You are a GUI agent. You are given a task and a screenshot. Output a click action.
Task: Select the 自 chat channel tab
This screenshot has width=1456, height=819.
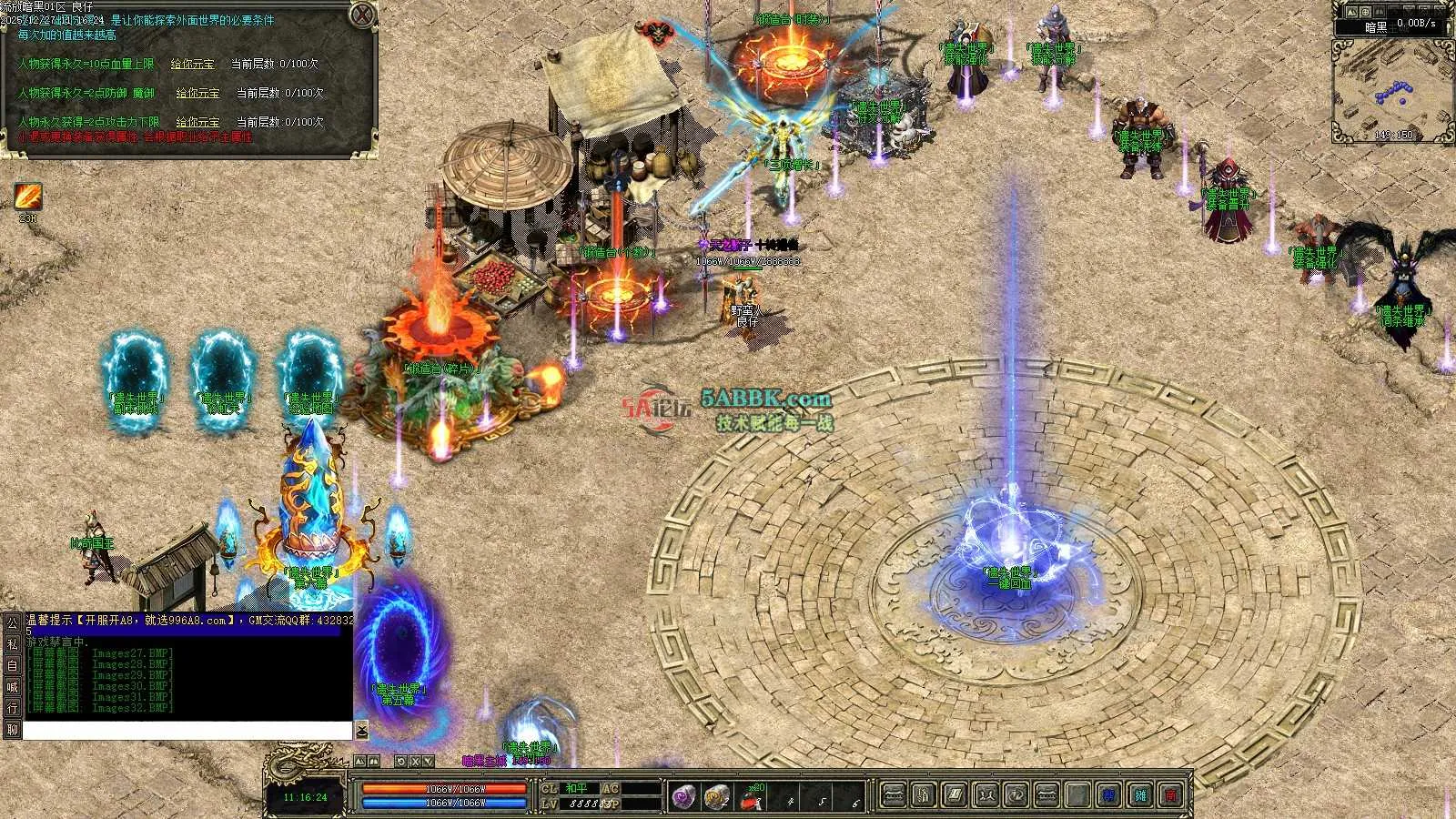[x=12, y=666]
